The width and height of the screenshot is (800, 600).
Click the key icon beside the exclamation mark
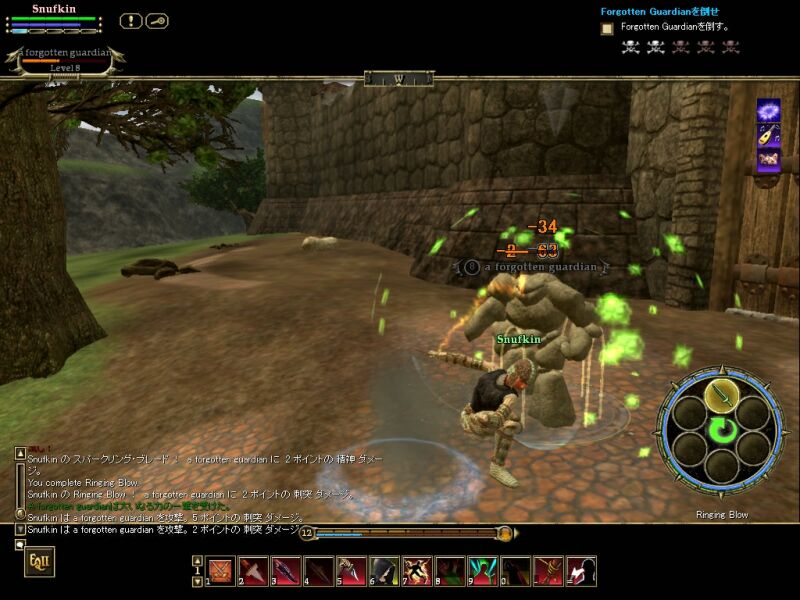point(157,20)
